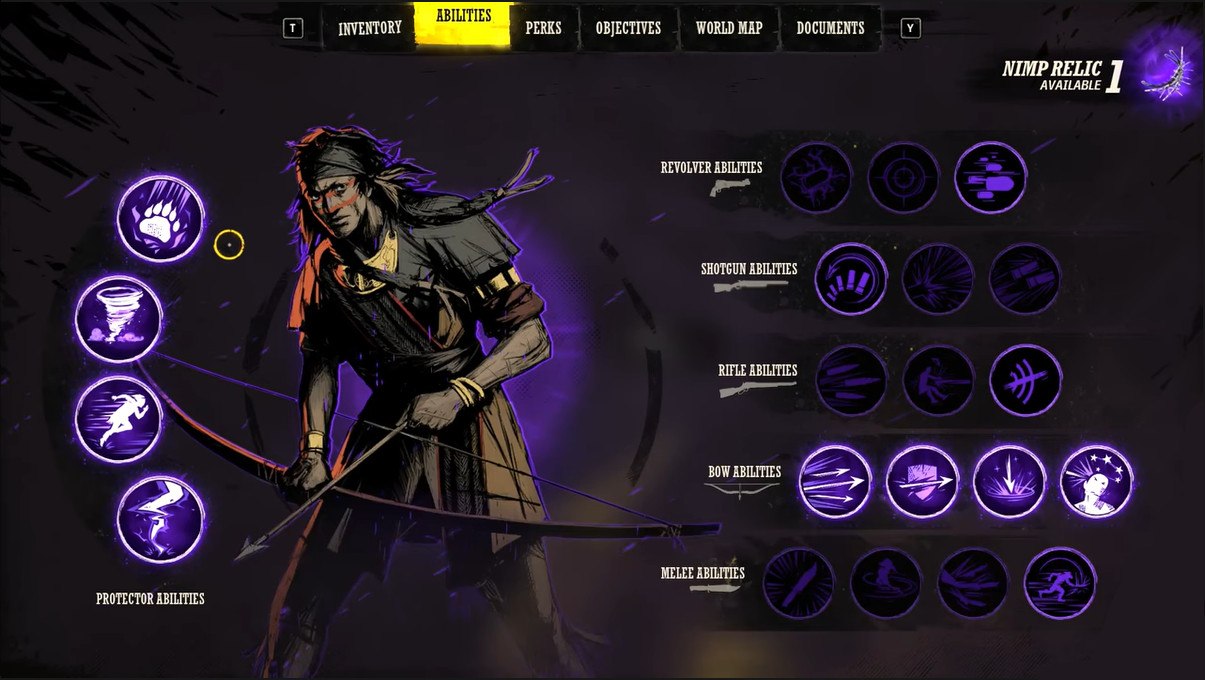Select the lightning bolt protector ability
Viewport: 1205px width, 680px height.
[x=161, y=519]
